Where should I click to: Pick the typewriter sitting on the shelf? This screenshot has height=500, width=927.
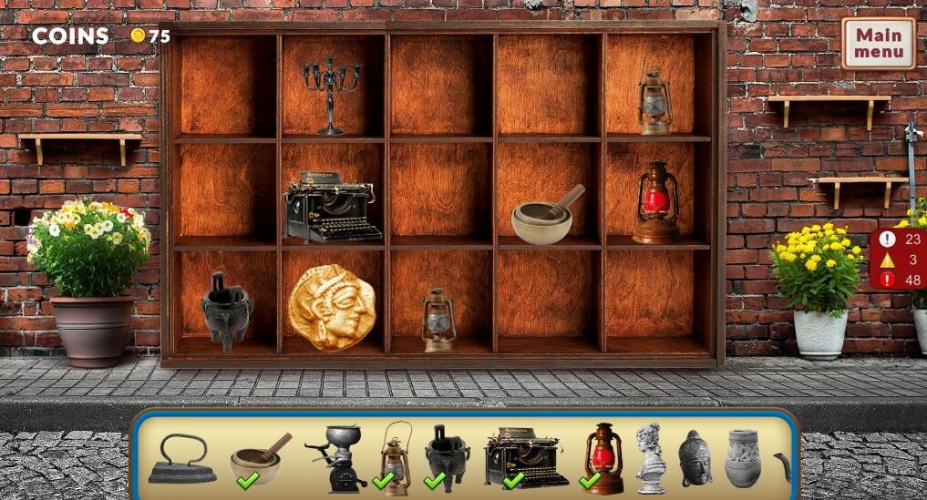click(332, 208)
